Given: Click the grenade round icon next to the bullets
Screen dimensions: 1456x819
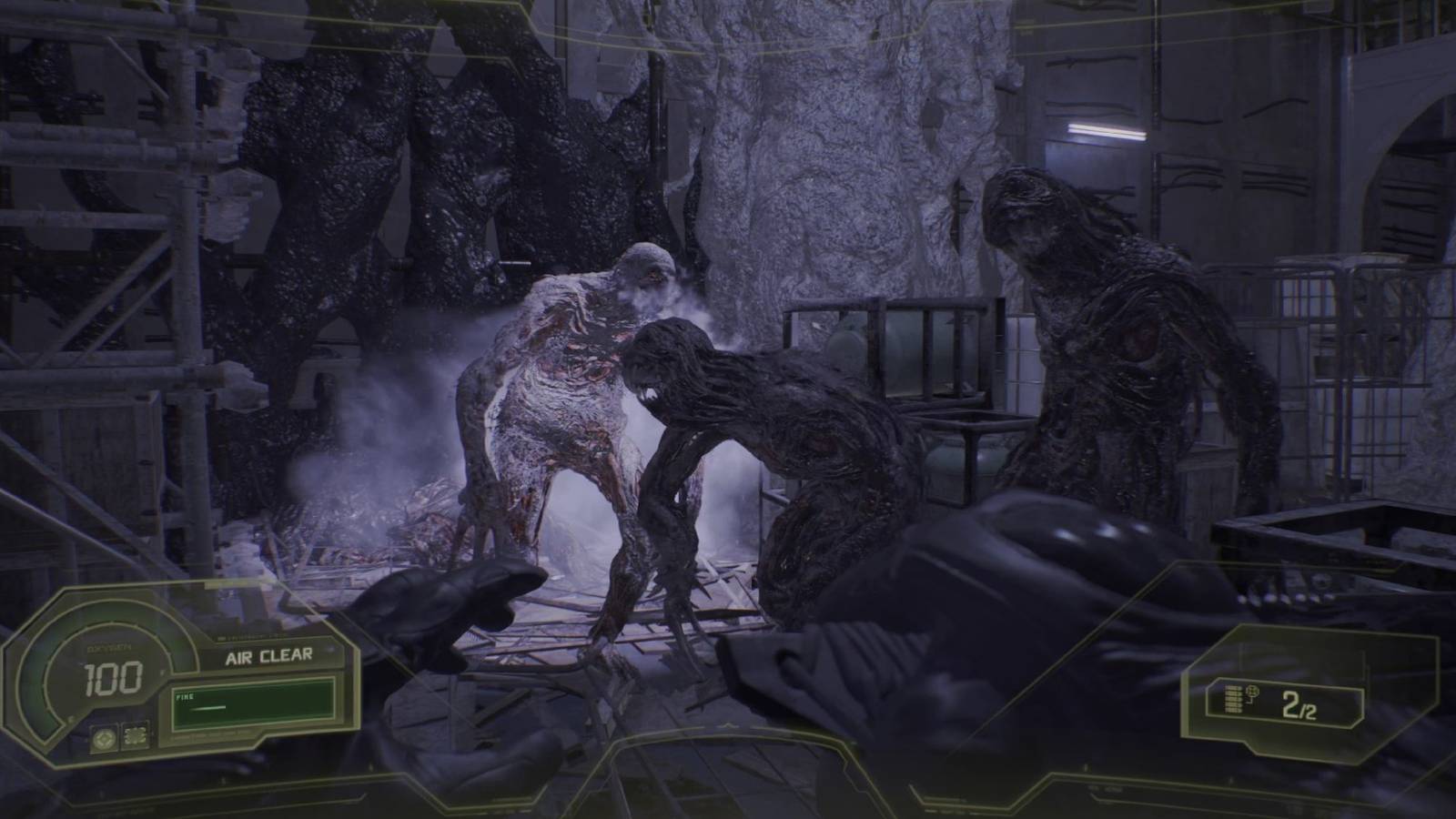Looking at the screenshot, I should pyautogui.click(x=1253, y=692).
